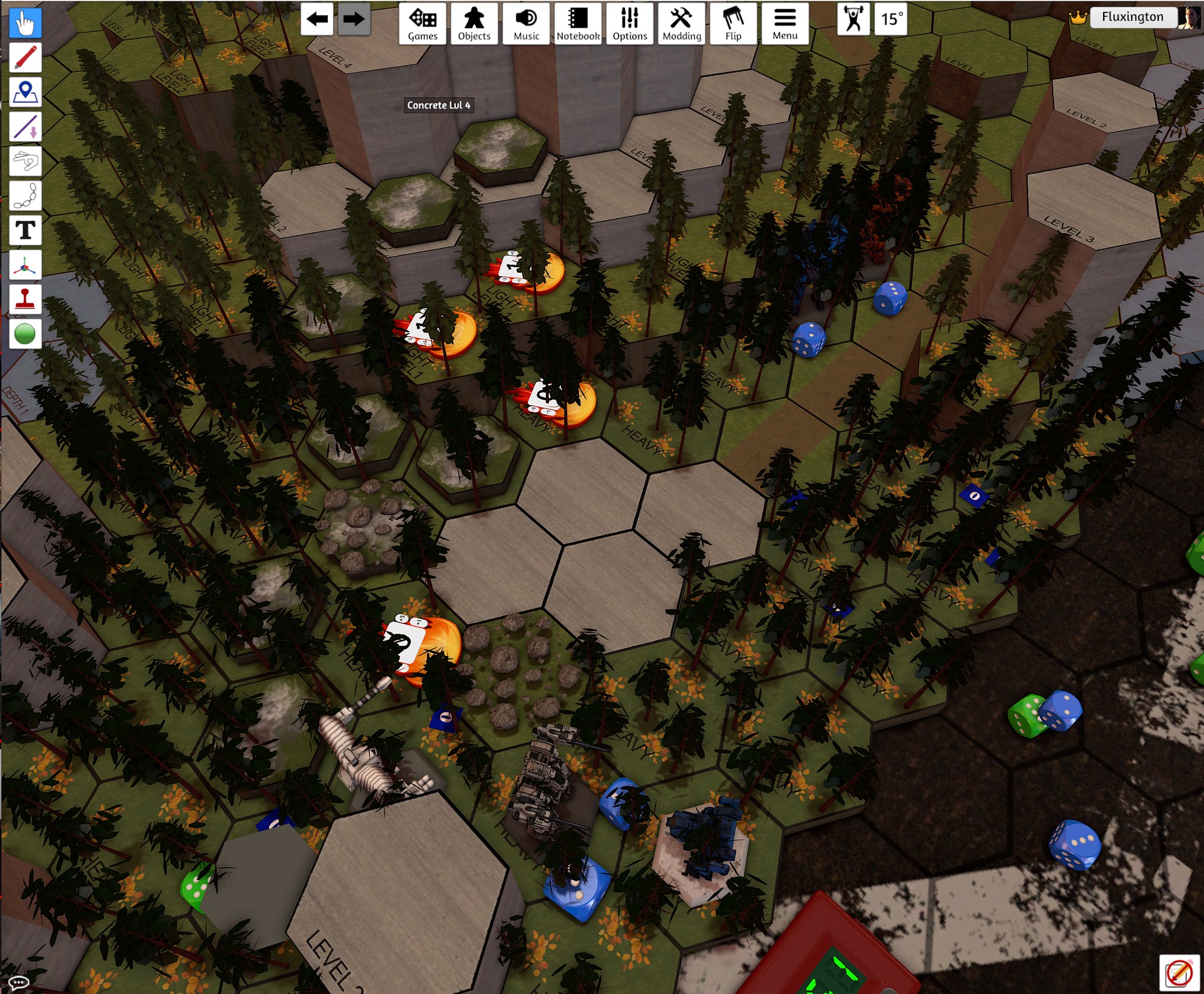The image size is (1204, 994).
Task: Select the line measuring tool
Action: [25, 127]
